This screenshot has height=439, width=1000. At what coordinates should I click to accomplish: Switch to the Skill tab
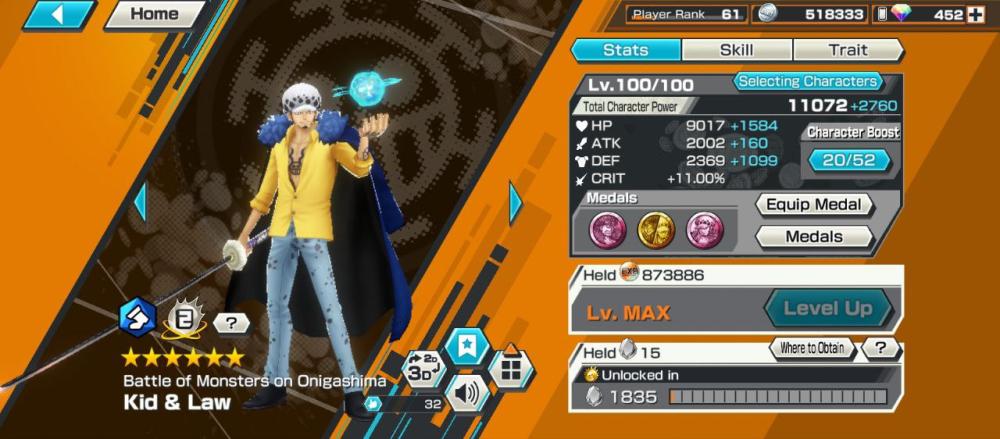point(737,50)
